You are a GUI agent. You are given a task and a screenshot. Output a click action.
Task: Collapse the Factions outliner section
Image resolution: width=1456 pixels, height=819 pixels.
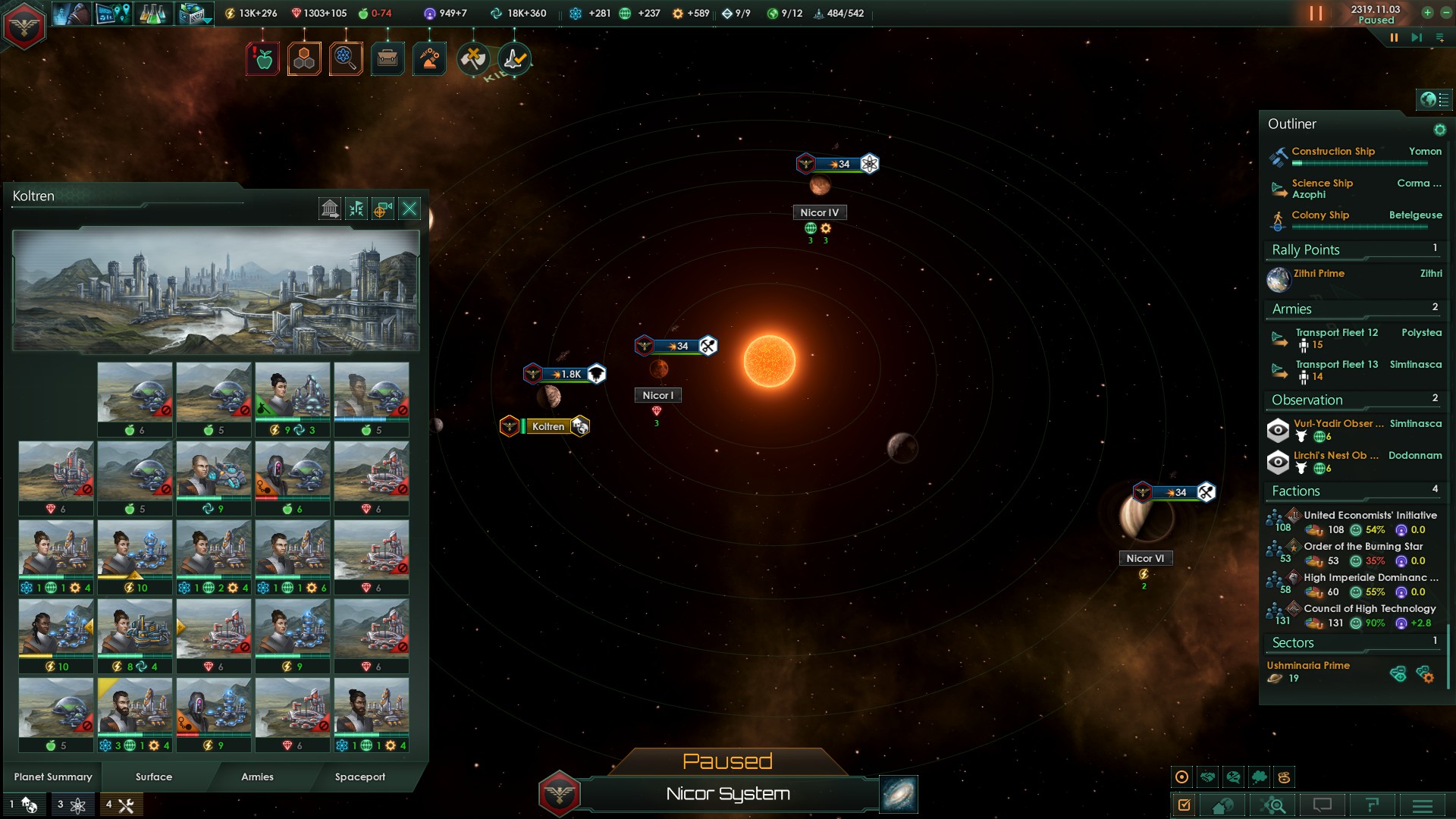tap(1296, 491)
